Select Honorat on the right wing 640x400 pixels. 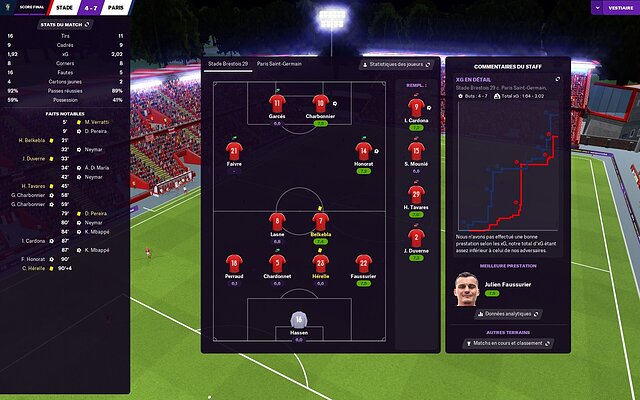363,151
